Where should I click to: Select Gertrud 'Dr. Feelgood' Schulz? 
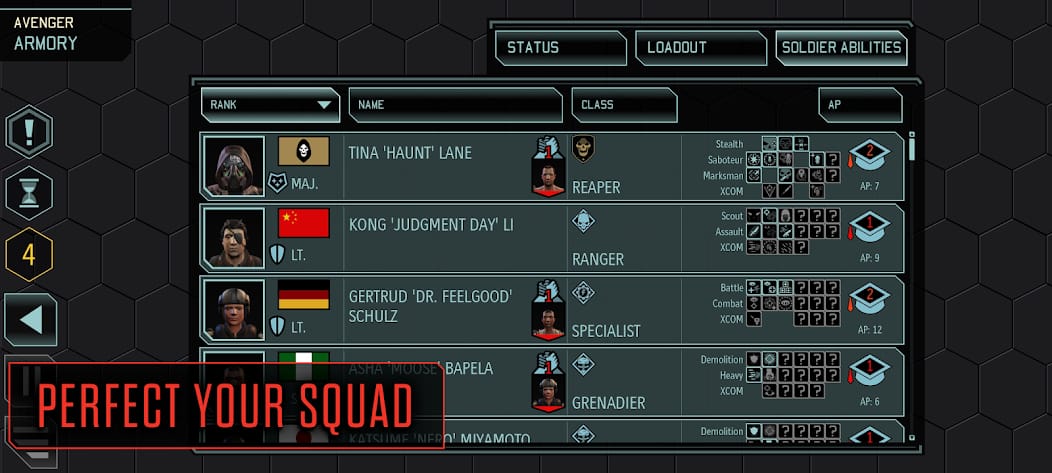[440, 310]
